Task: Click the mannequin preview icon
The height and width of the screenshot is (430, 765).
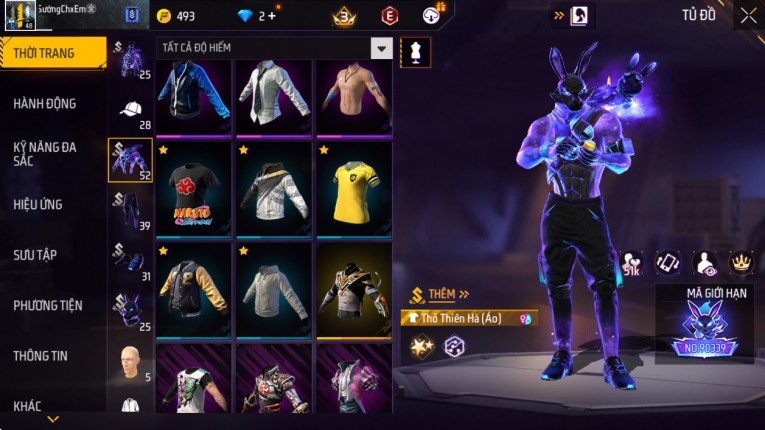Action: (415, 53)
